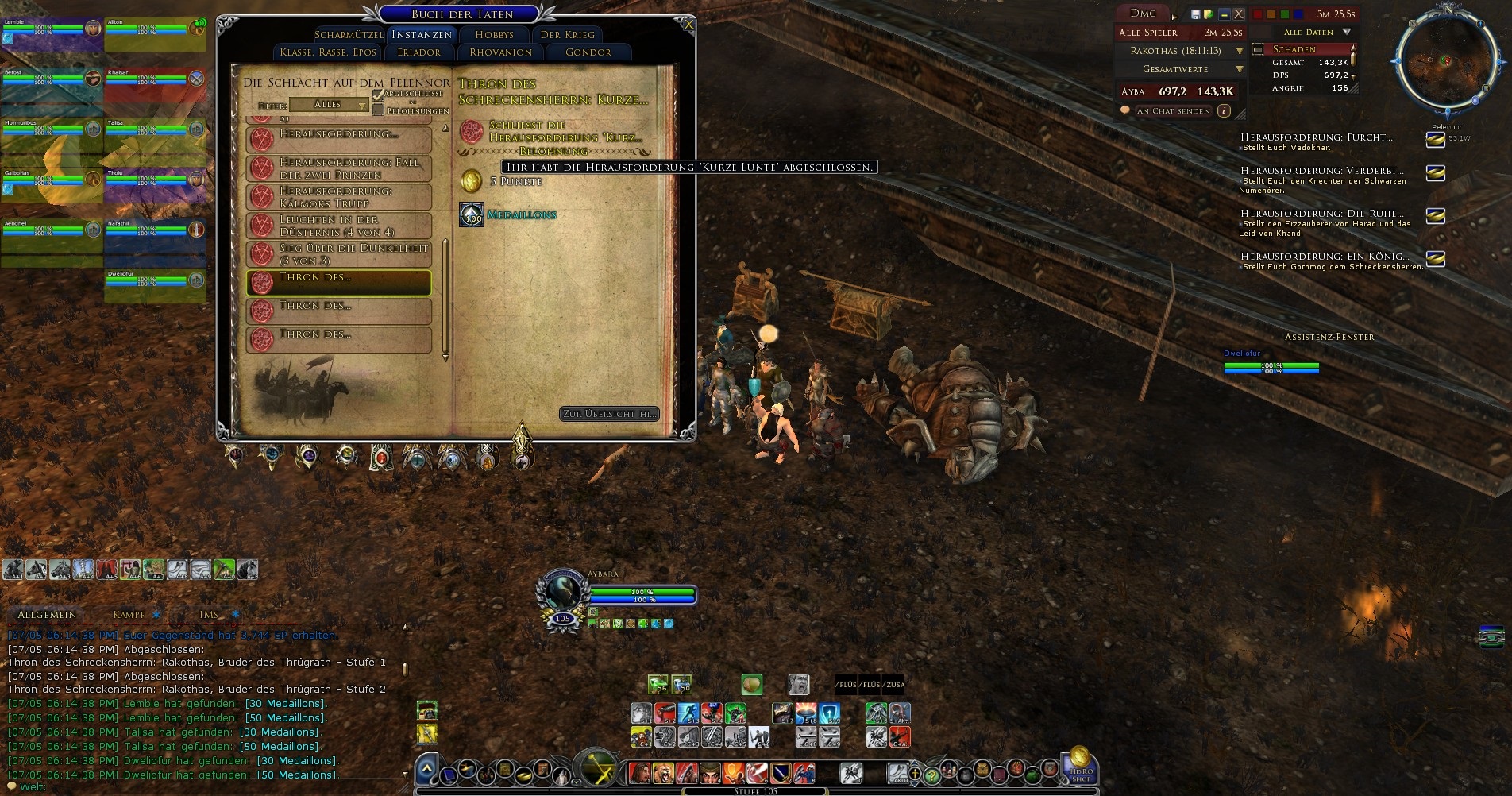
Task: Click the Zur Übersicht button
Action: (609, 414)
